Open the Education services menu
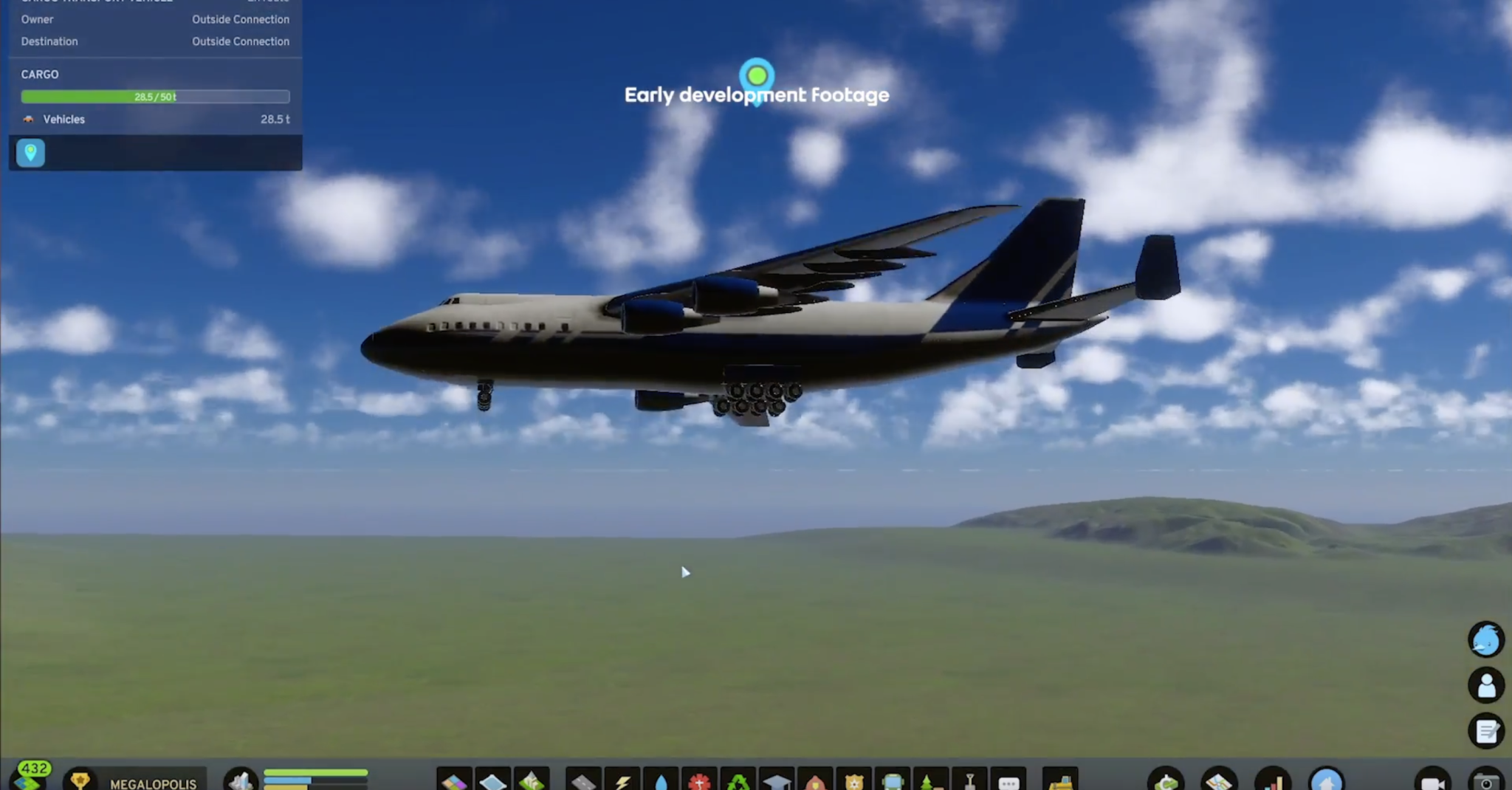 click(778, 783)
